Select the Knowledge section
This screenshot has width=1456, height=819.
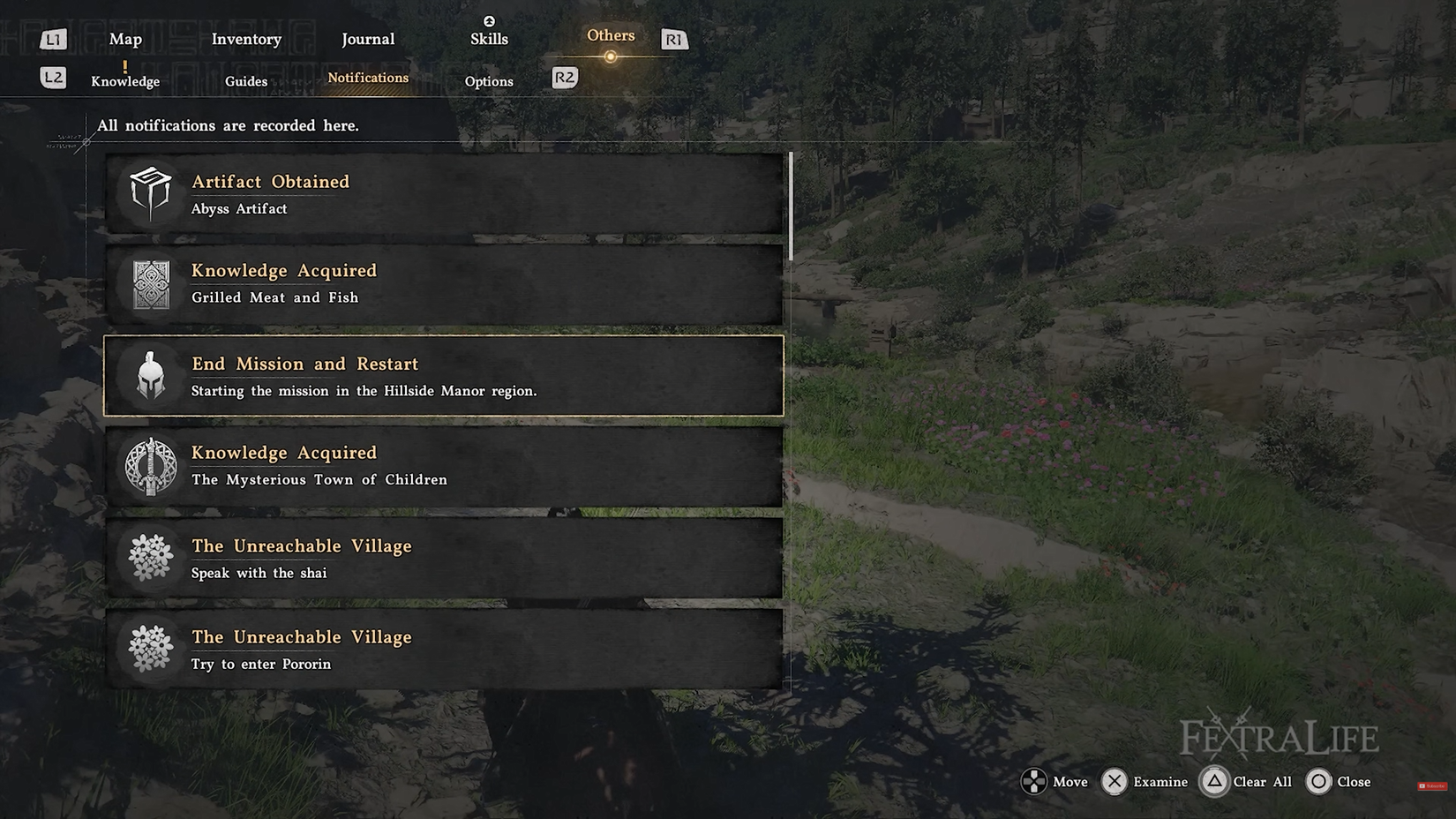(x=124, y=80)
